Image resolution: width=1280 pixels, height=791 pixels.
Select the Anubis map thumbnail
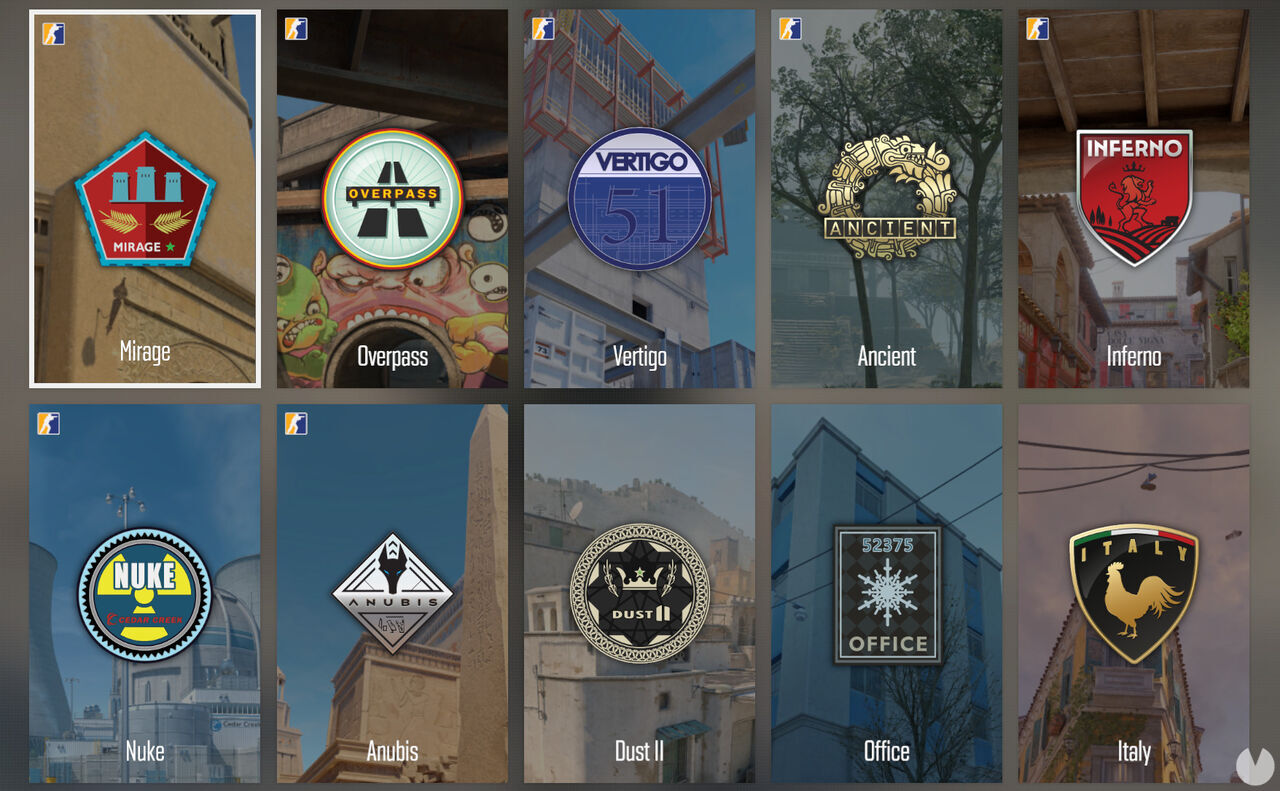pyautogui.click(x=391, y=595)
